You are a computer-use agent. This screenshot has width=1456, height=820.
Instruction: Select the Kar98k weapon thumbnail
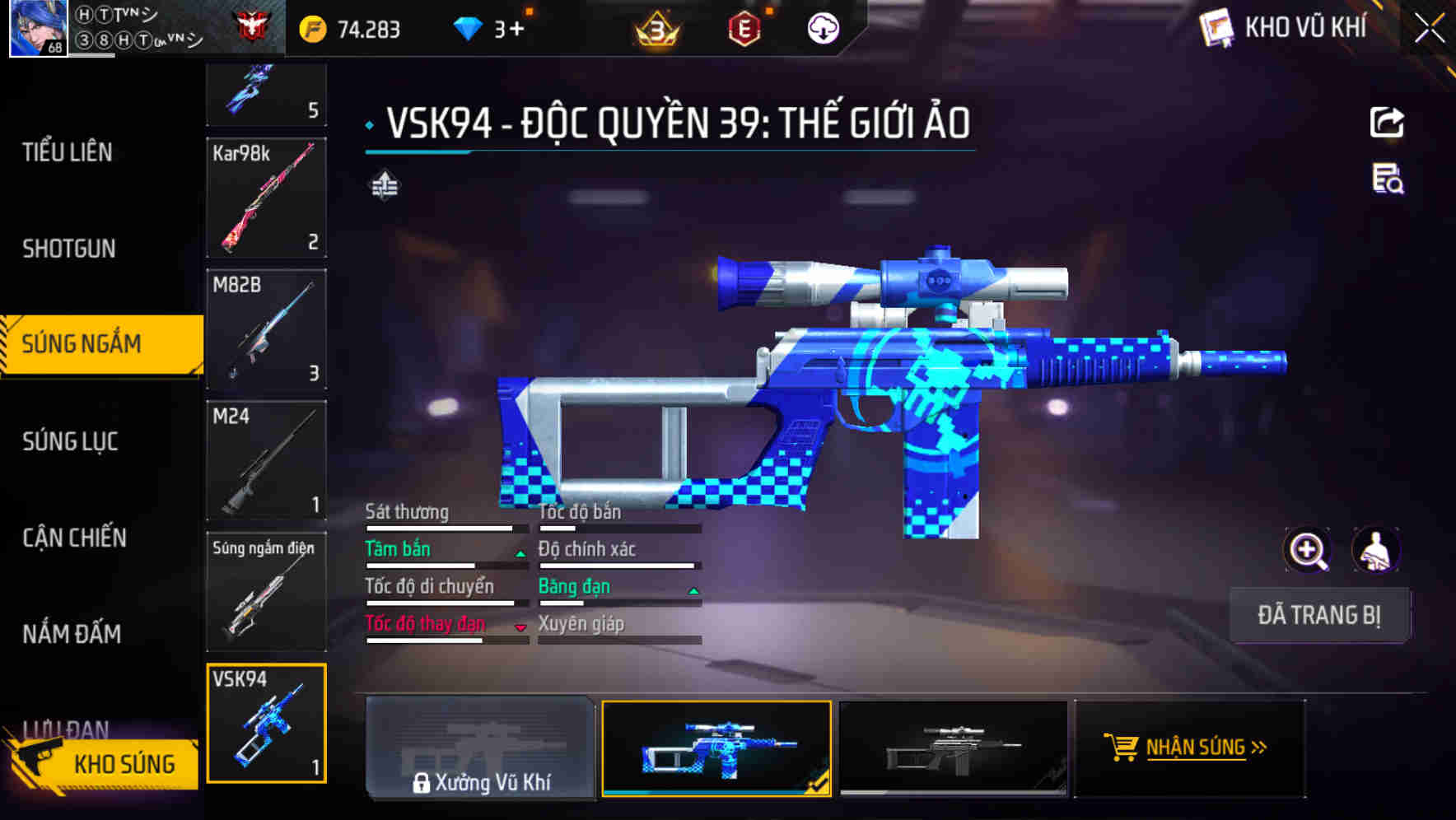pos(266,198)
